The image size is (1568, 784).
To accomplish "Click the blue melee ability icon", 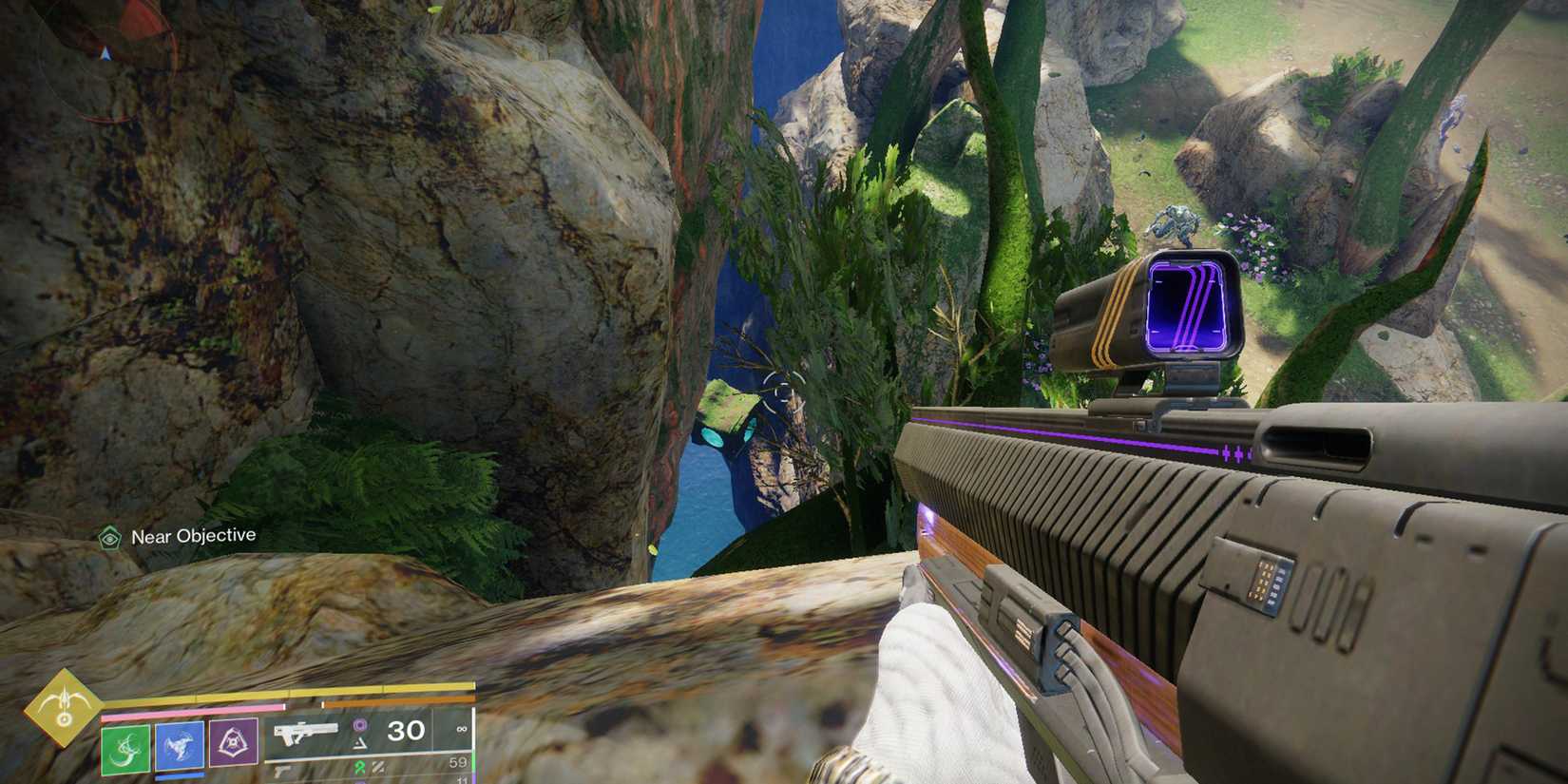I will tap(181, 744).
